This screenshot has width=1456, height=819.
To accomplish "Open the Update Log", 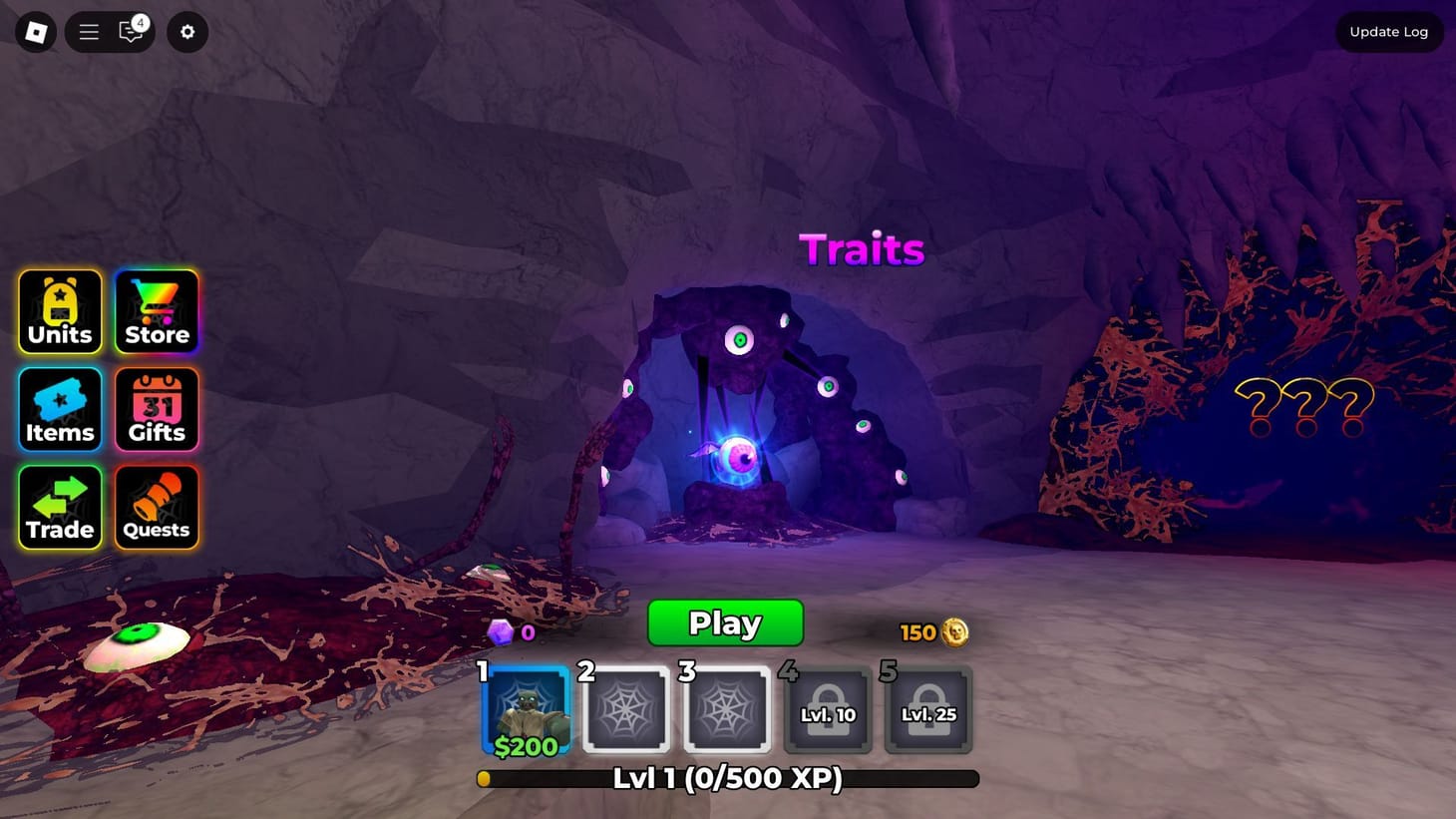I will tap(1388, 31).
